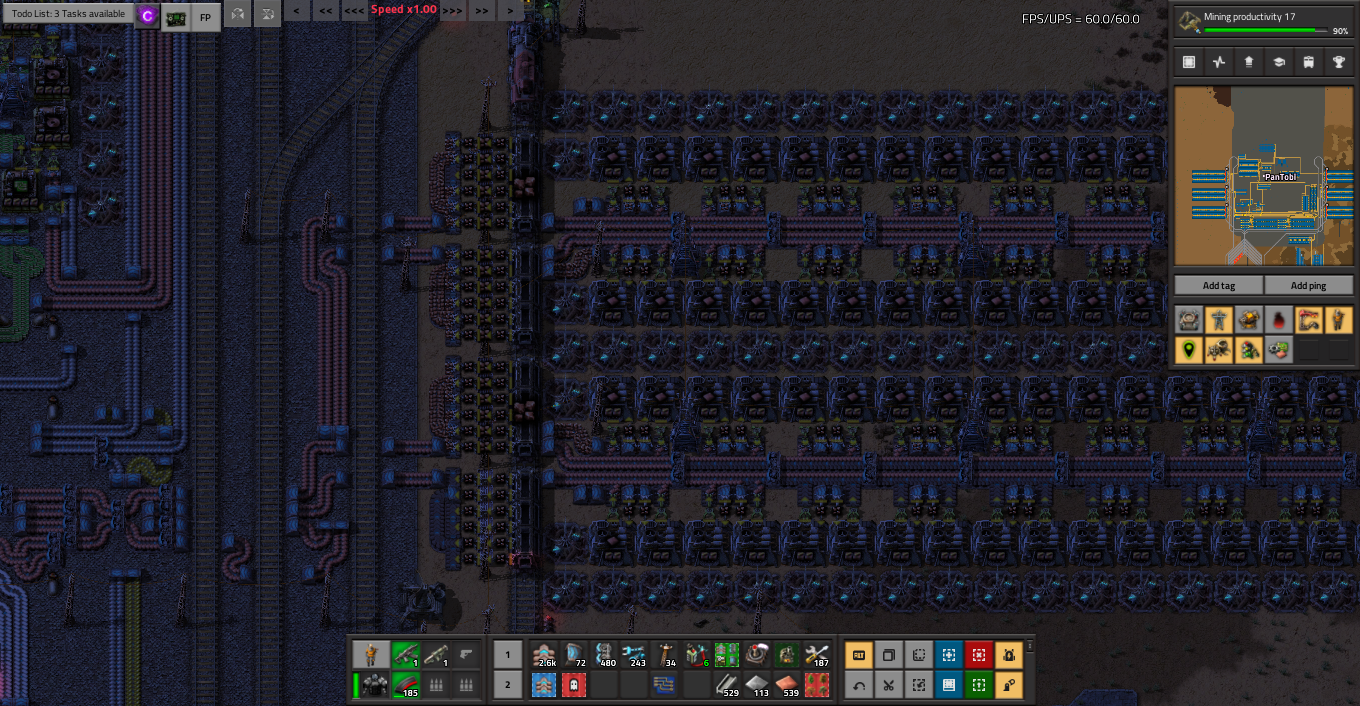Click the Add tag button
This screenshot has height=706, width=1360.
(x=1218, y=285)
